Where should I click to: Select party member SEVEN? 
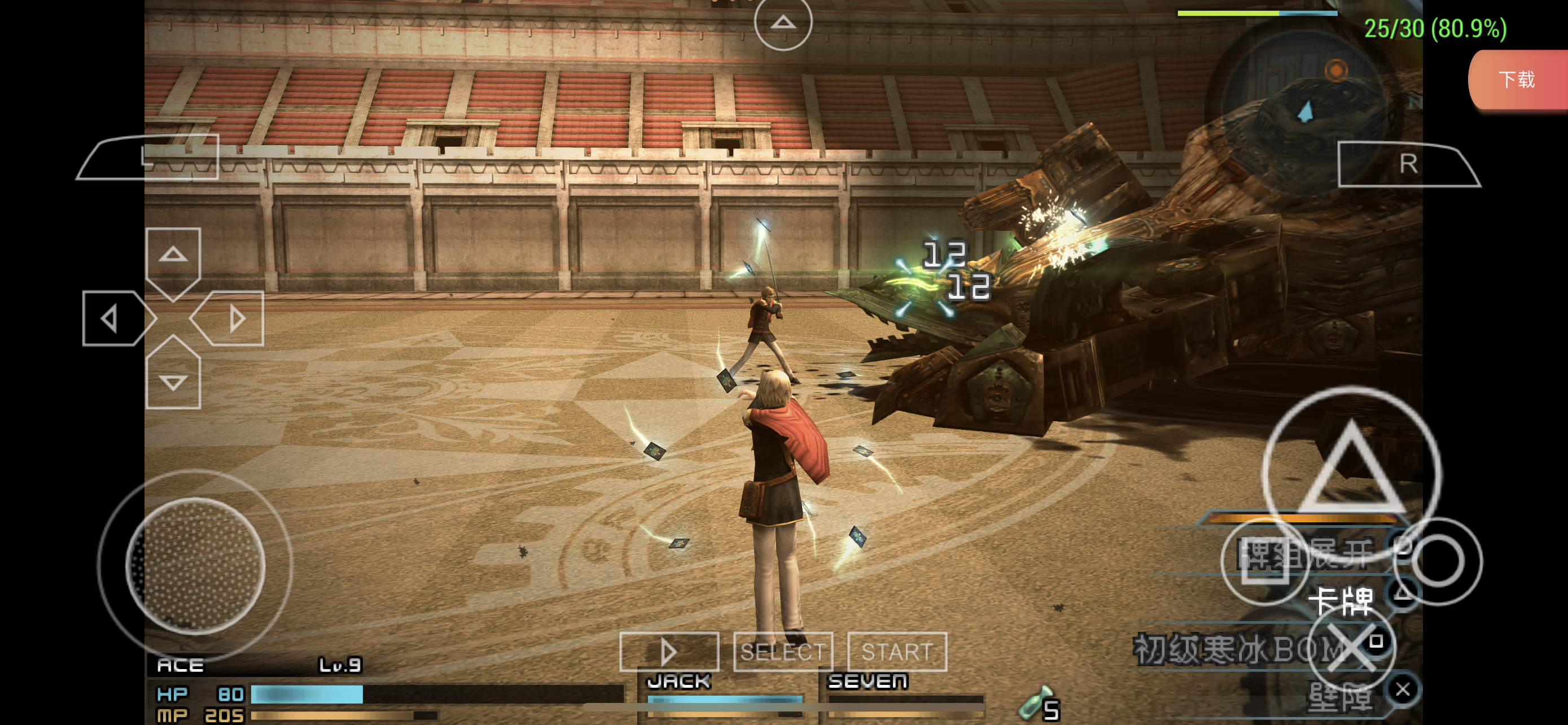click(868, 681)
